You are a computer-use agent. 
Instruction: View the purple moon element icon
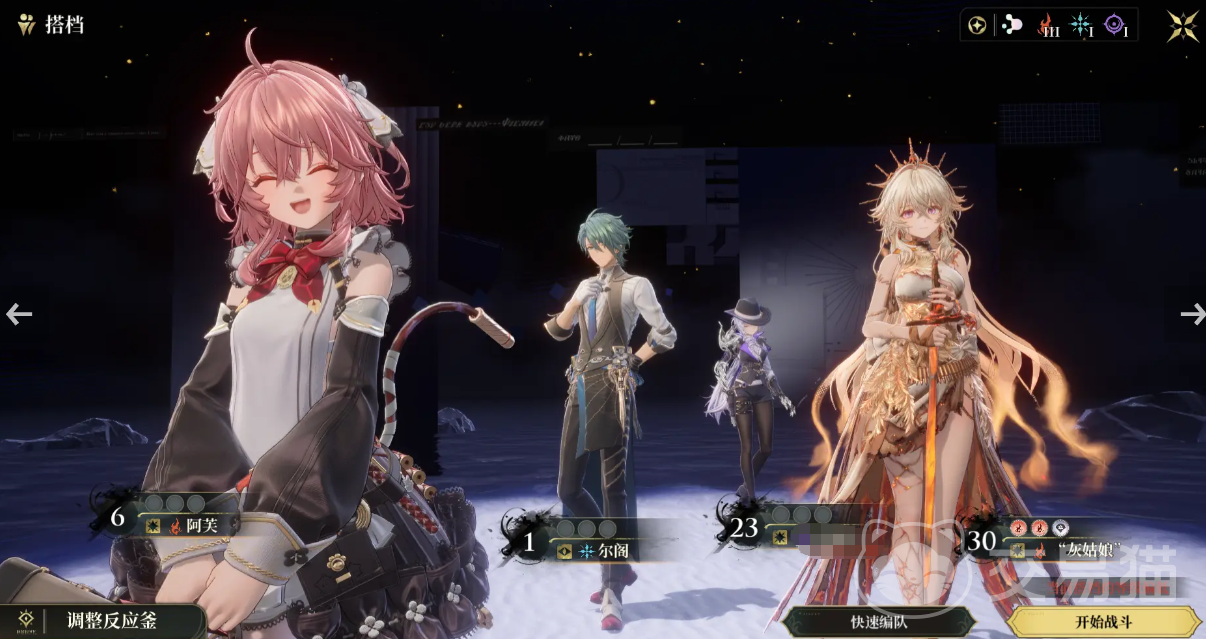(x=1115, y=25)
